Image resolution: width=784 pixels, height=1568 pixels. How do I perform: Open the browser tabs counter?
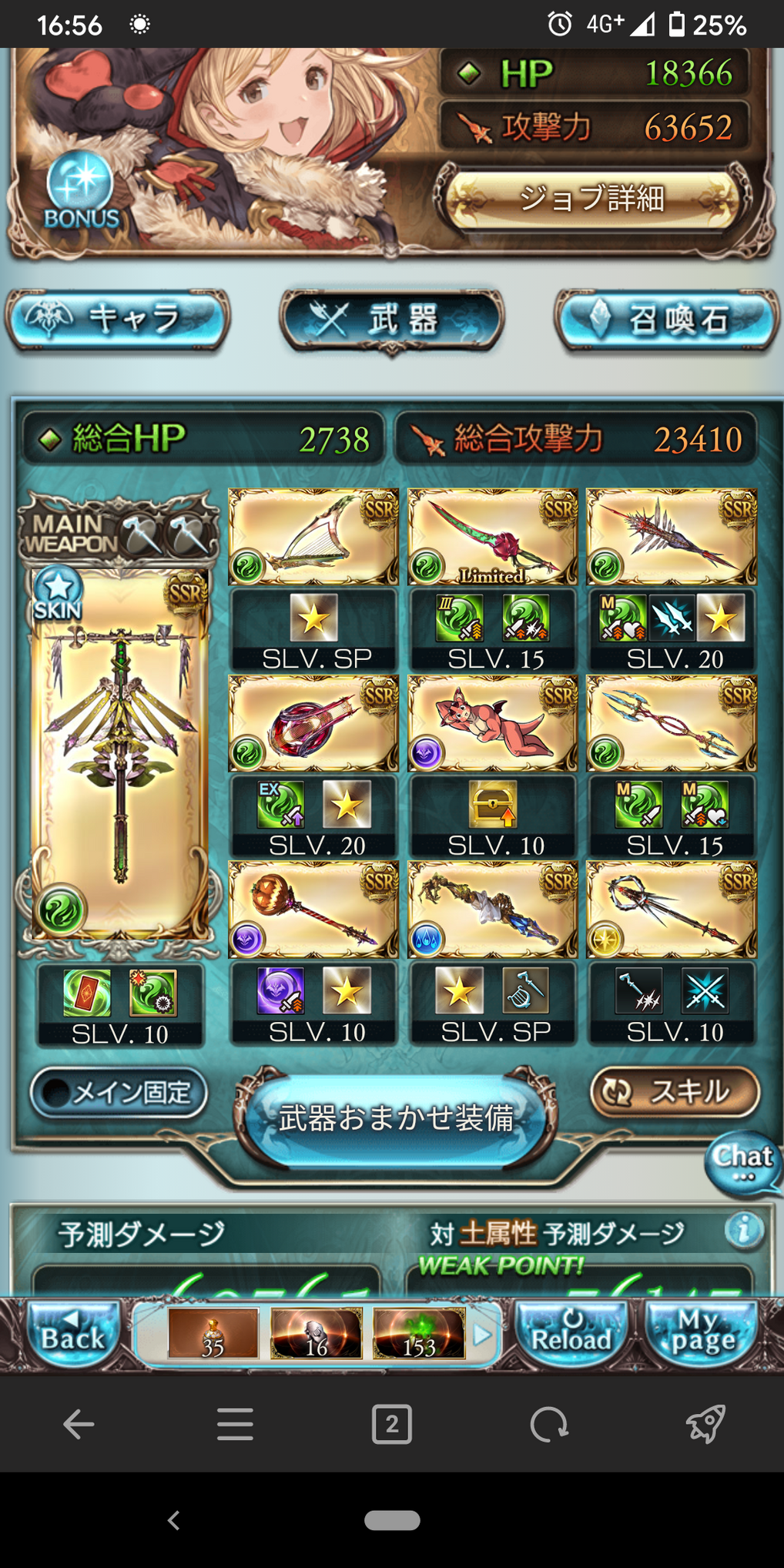tap(391, 1424)
